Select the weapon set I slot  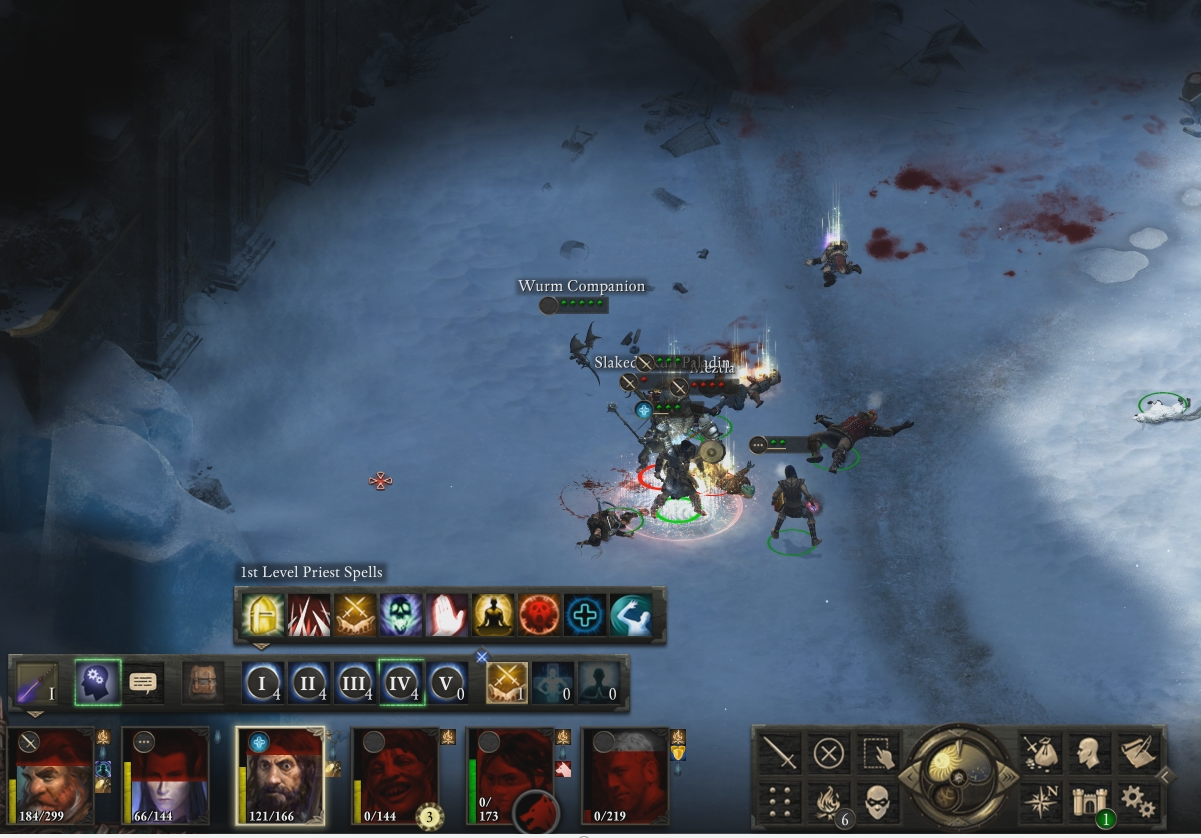coord(36,683)
